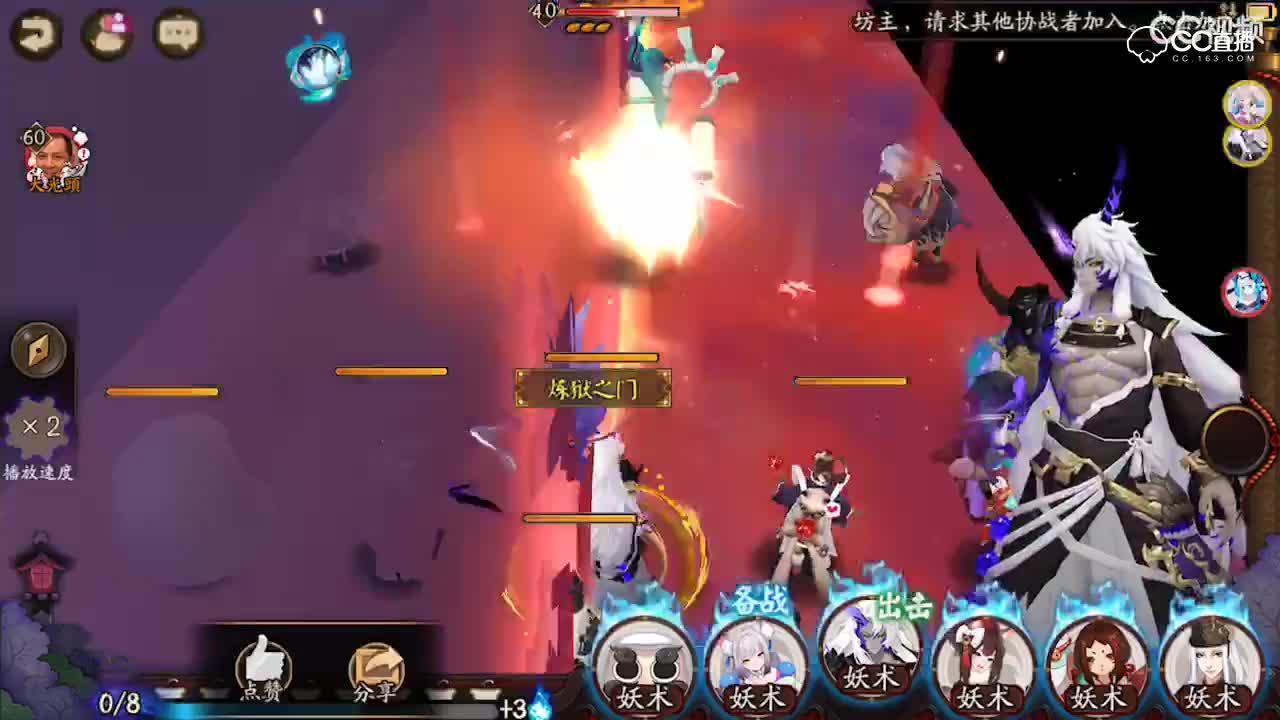Click the return arrow button top left
Screen dimensions: 1280x720
point(34,33)
